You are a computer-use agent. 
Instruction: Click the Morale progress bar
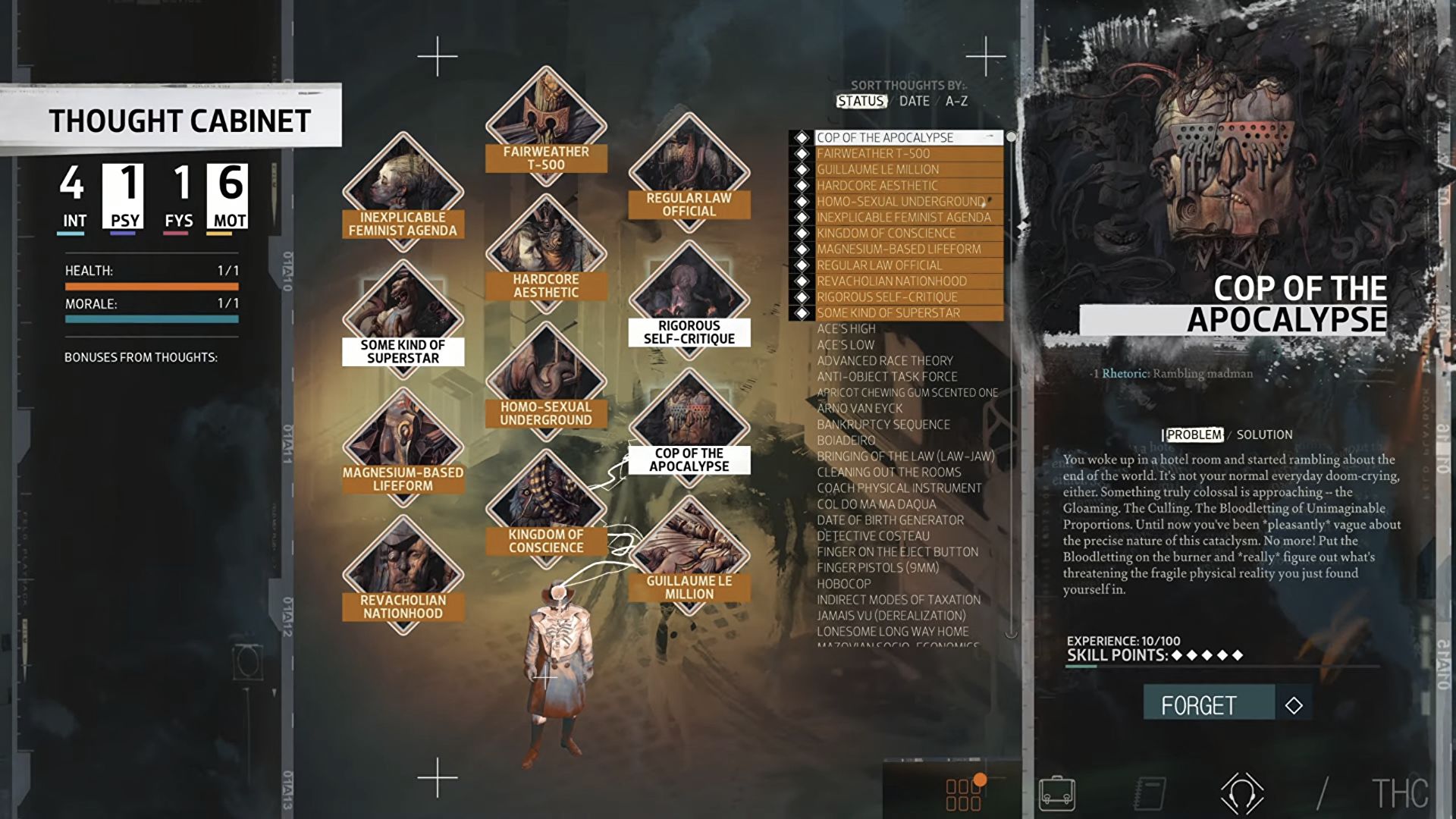click(x=152, y=318)
